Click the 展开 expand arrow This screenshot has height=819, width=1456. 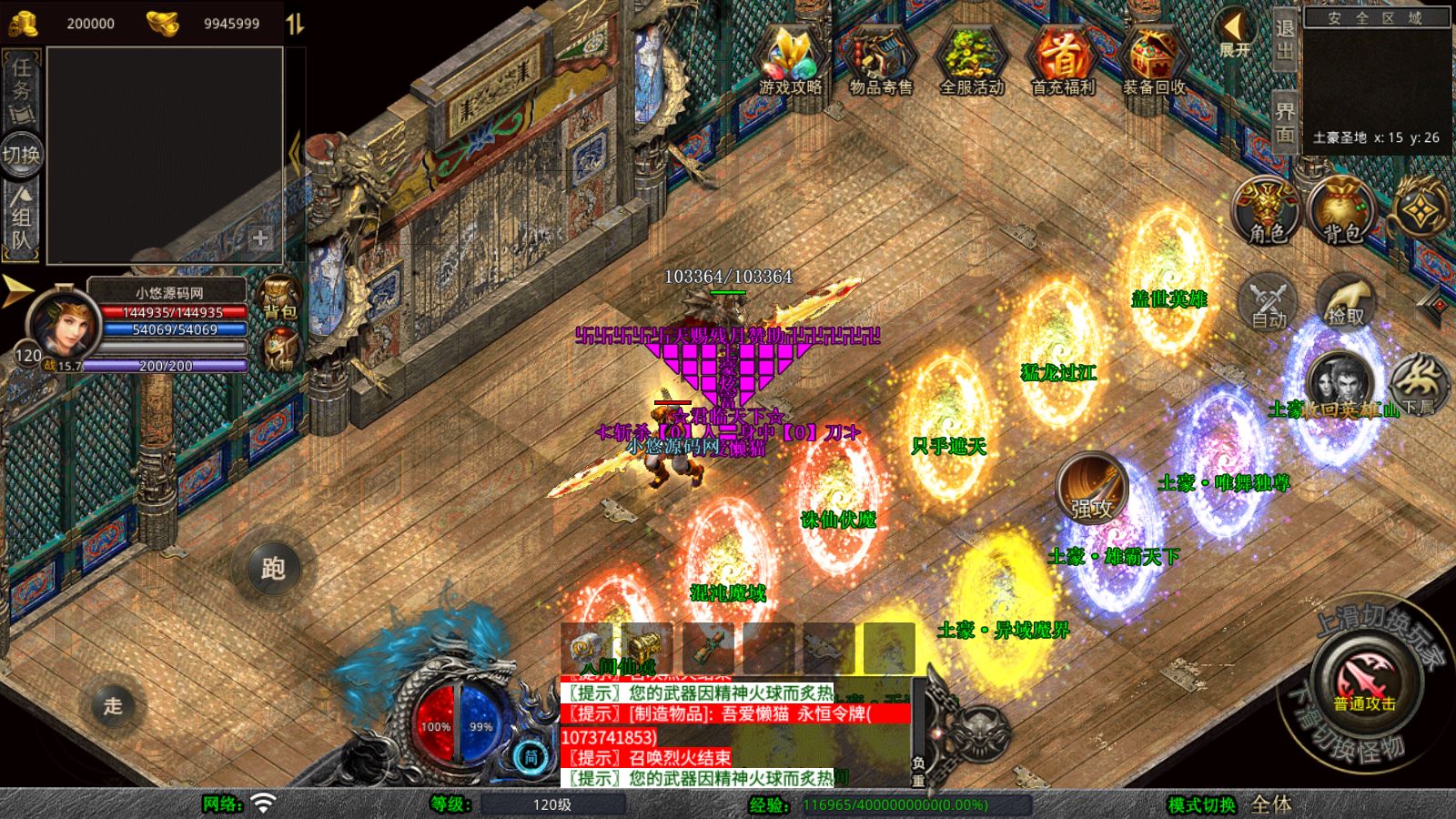(1234, 33)
